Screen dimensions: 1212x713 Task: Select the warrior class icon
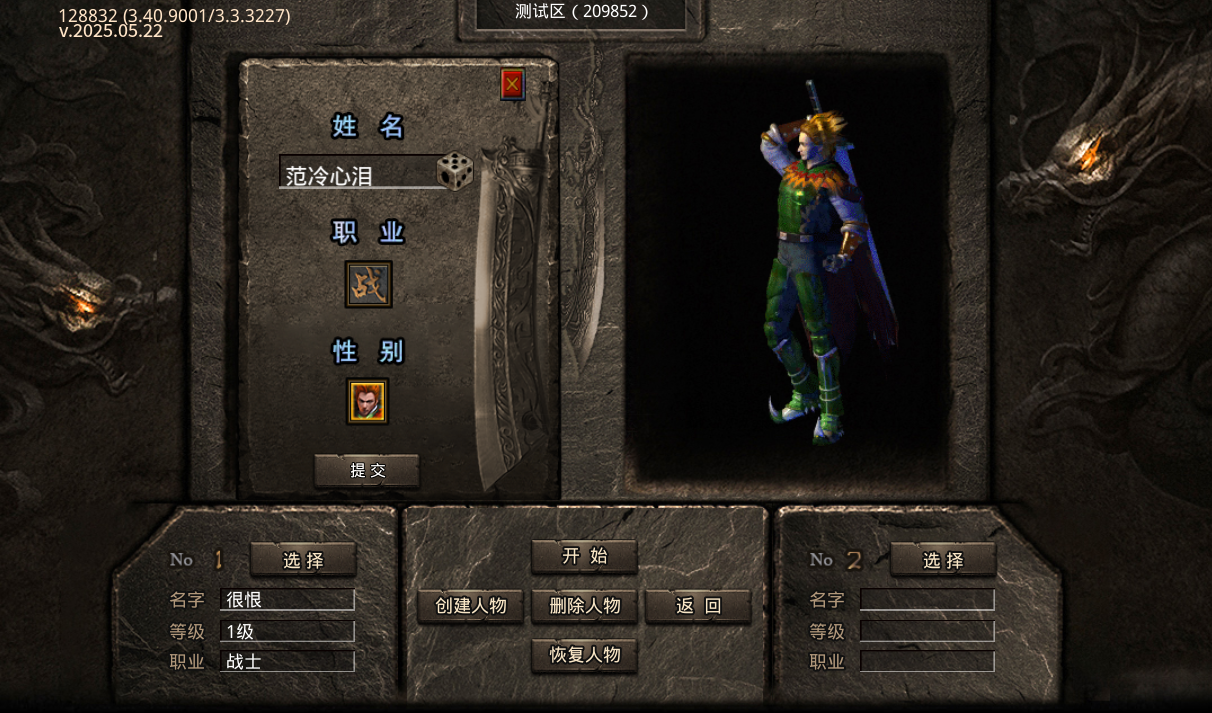368,285
